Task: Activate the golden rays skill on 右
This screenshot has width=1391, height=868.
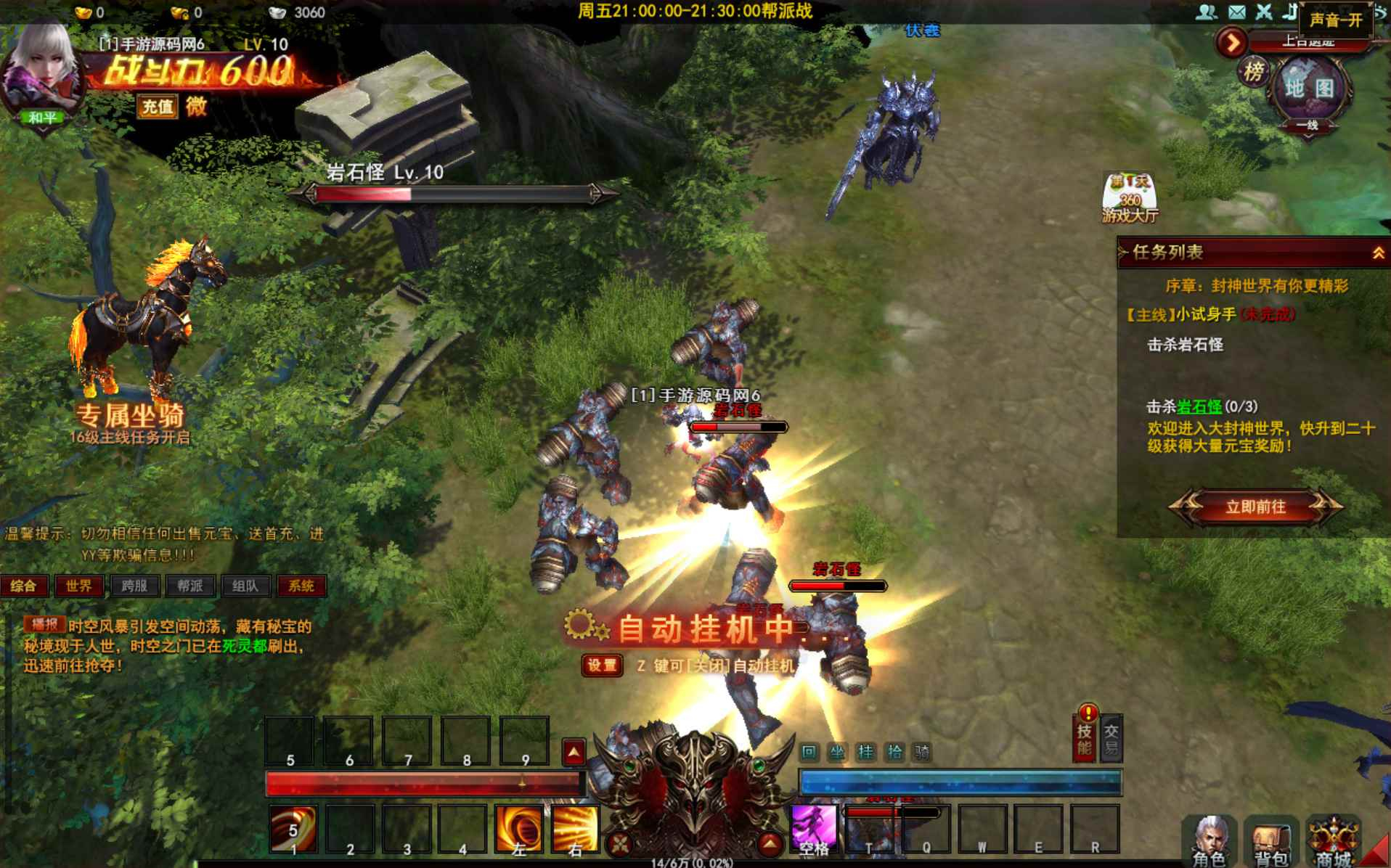Action: [x=575, y=828]
